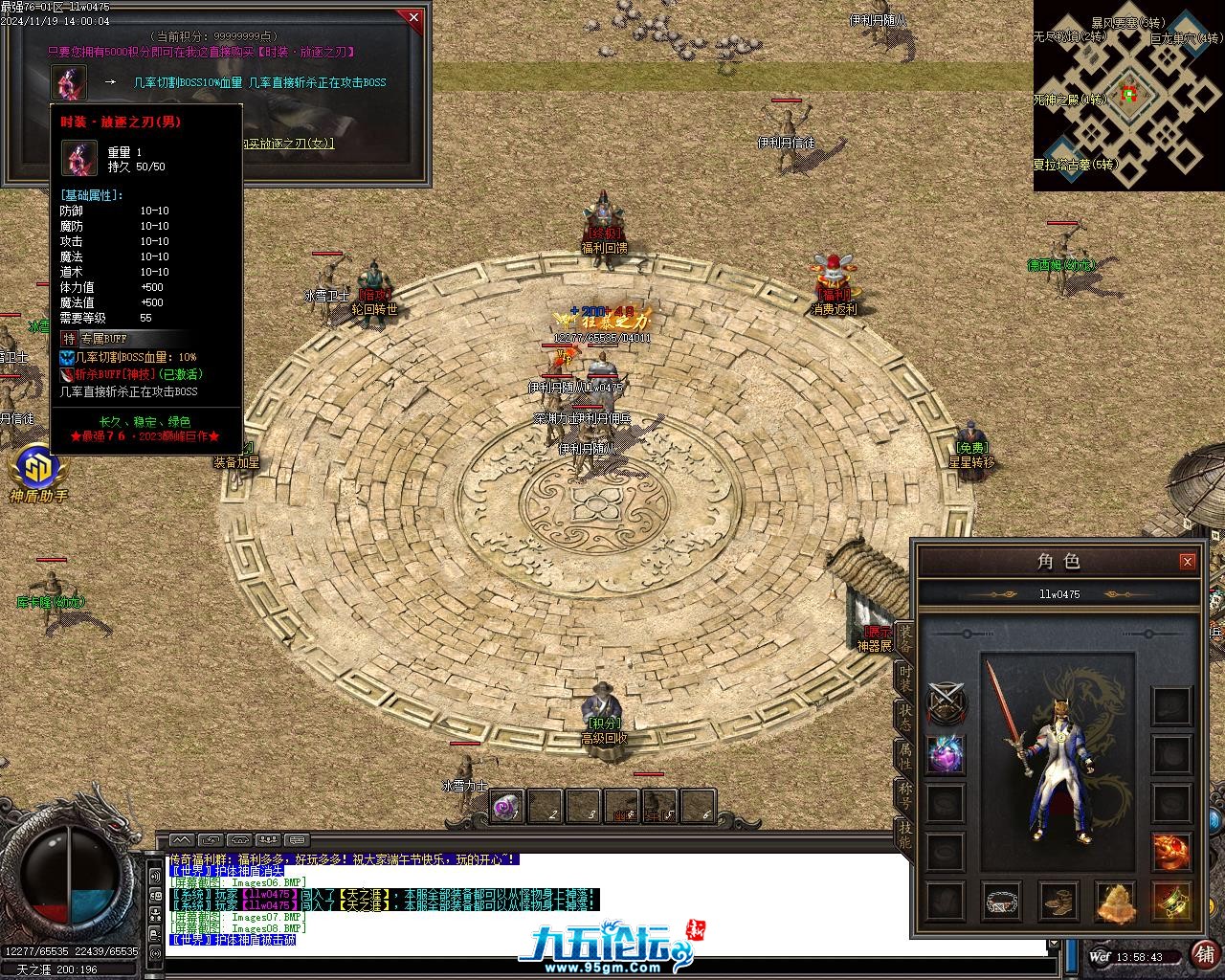This screenshot has width=1225, height=980.
Task: Close the 角色 character panel
Action: (x=1187, y=562)
